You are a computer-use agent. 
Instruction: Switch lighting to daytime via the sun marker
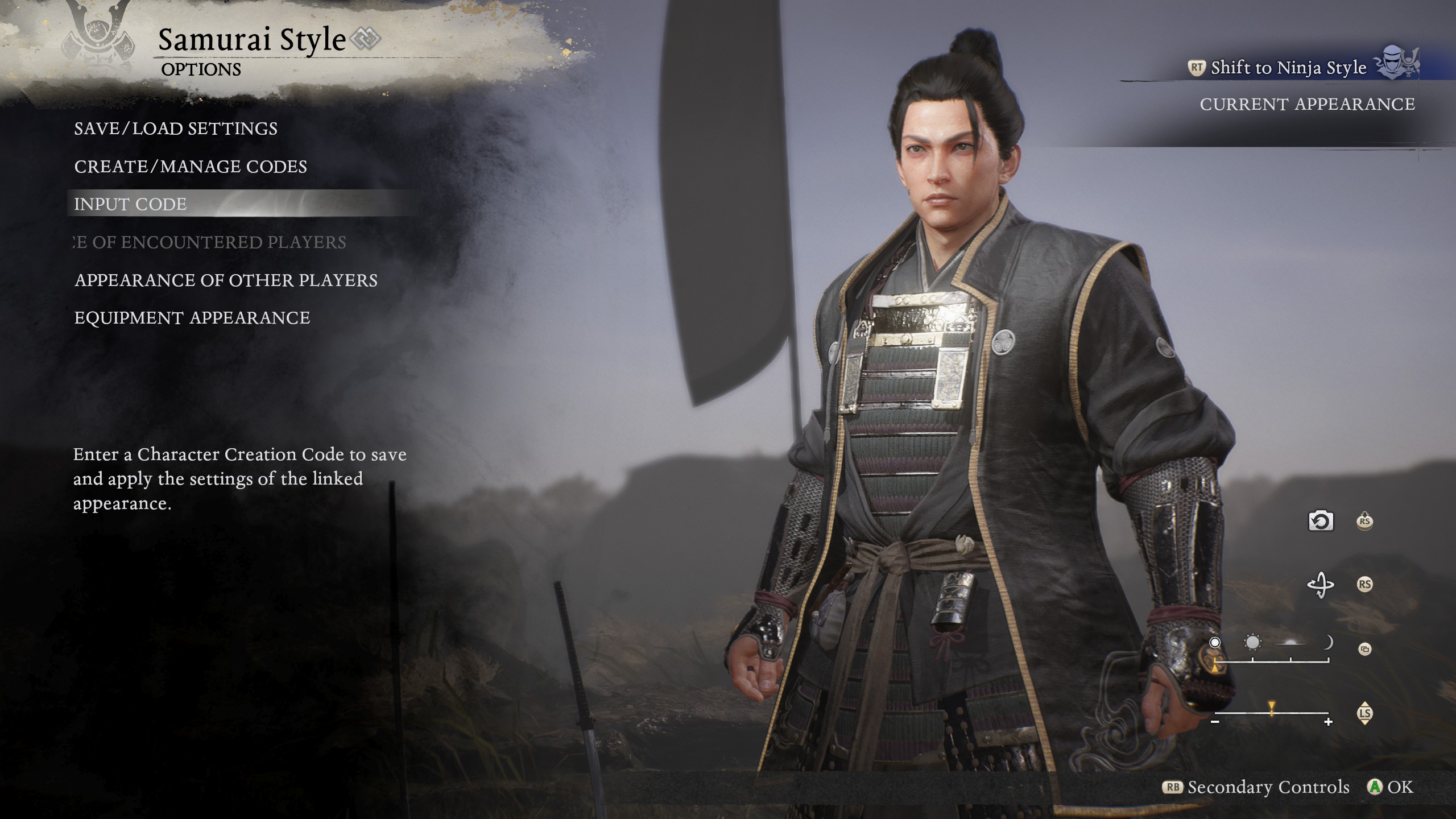click(1252, 642)
